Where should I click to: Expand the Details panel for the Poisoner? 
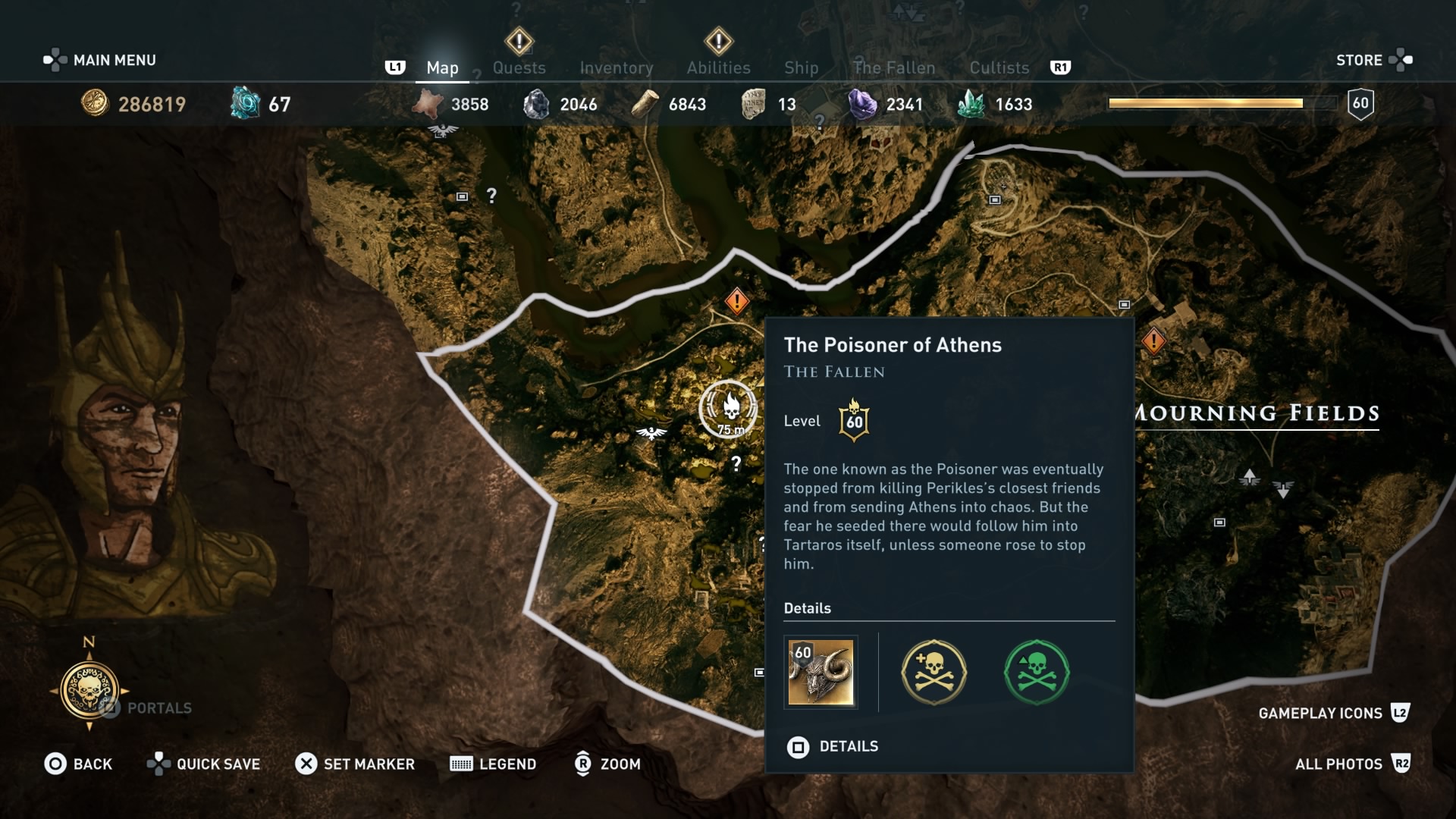[847, 746]
